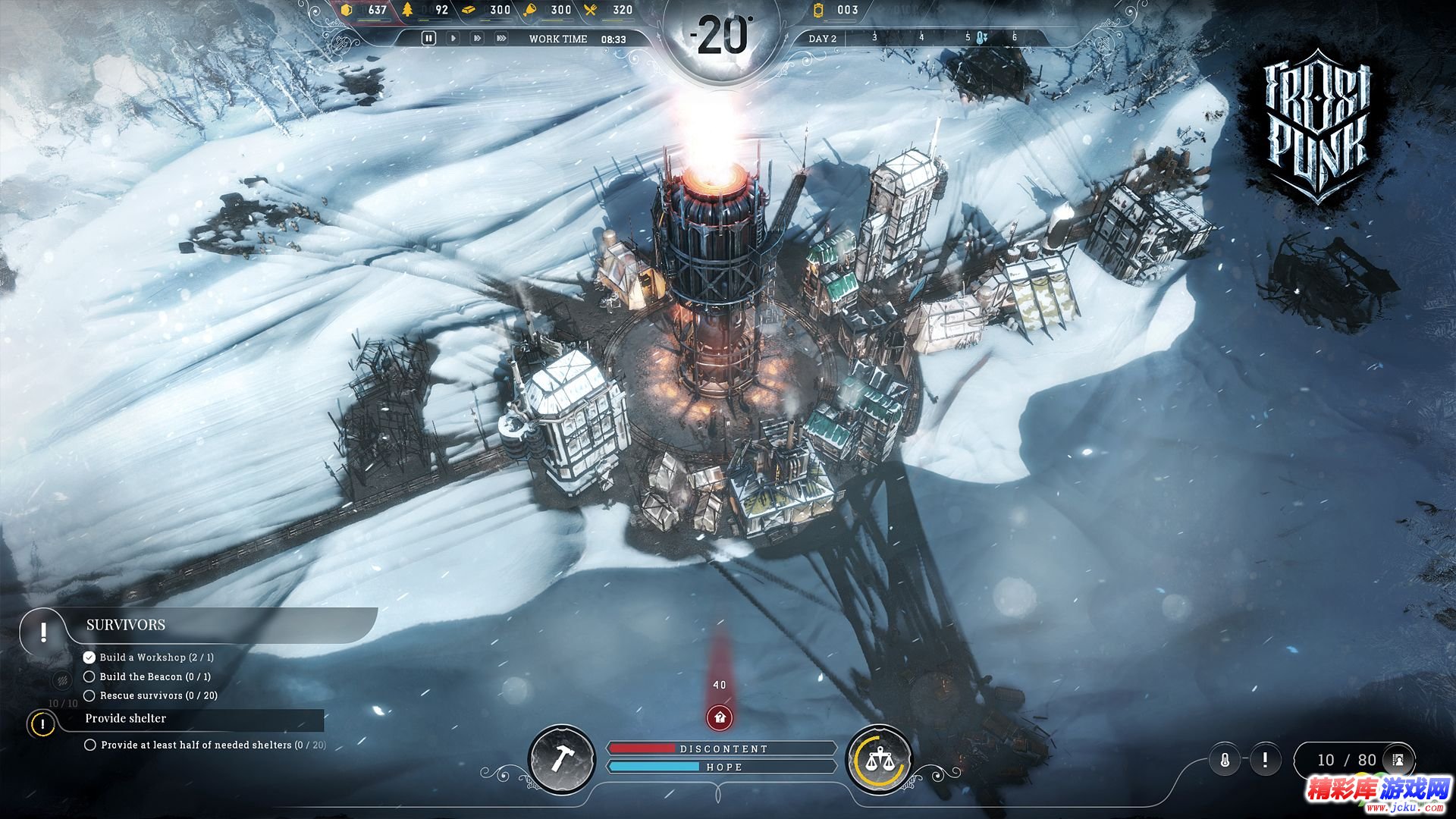
Task: Open the construction menu hammer button
Action: pos(561,758)
